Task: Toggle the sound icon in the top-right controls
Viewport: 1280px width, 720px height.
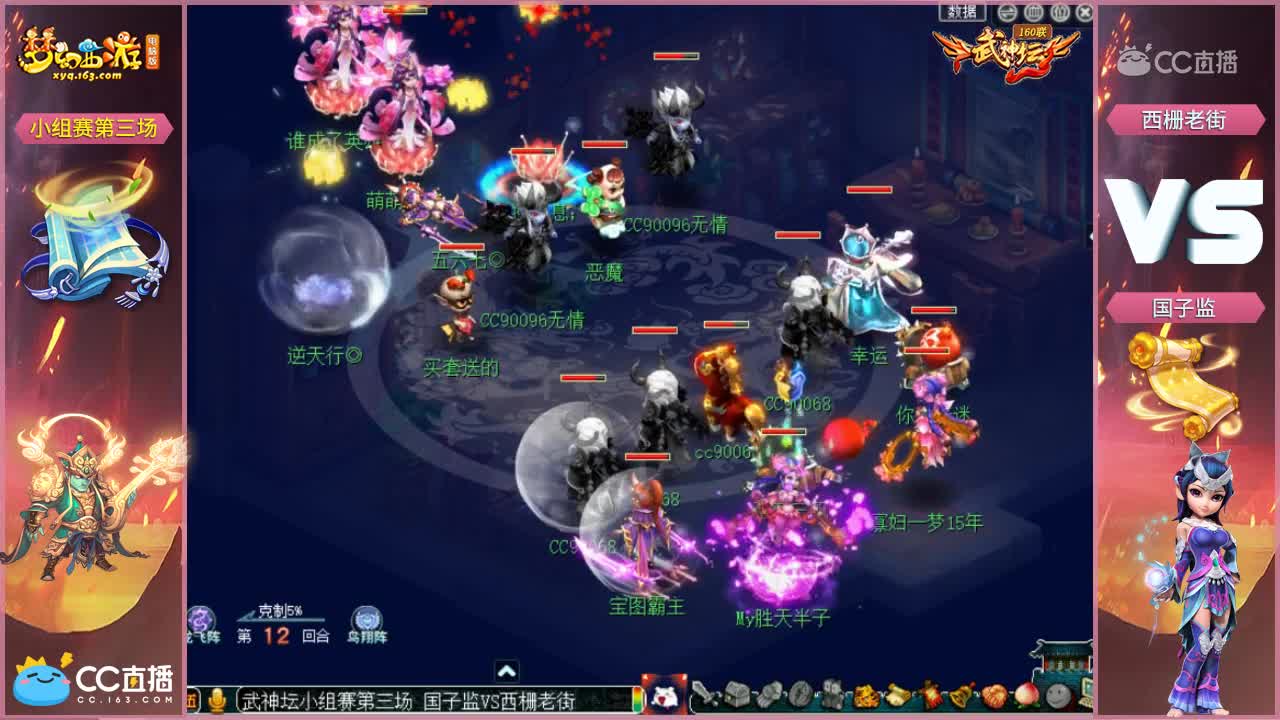Action: pos(1058,12)
